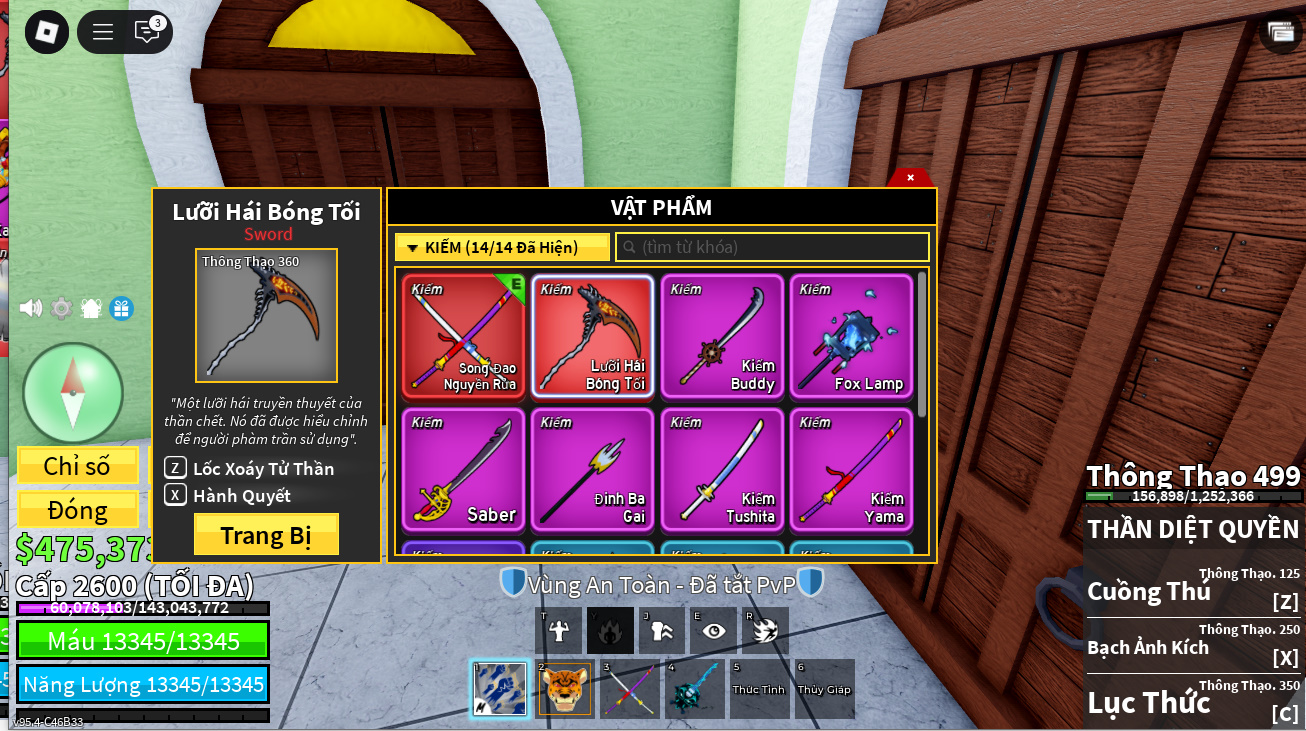The image size is (1306, 731).
Task: Open the Roblox chat window
Action: click(x=147, y=32)
